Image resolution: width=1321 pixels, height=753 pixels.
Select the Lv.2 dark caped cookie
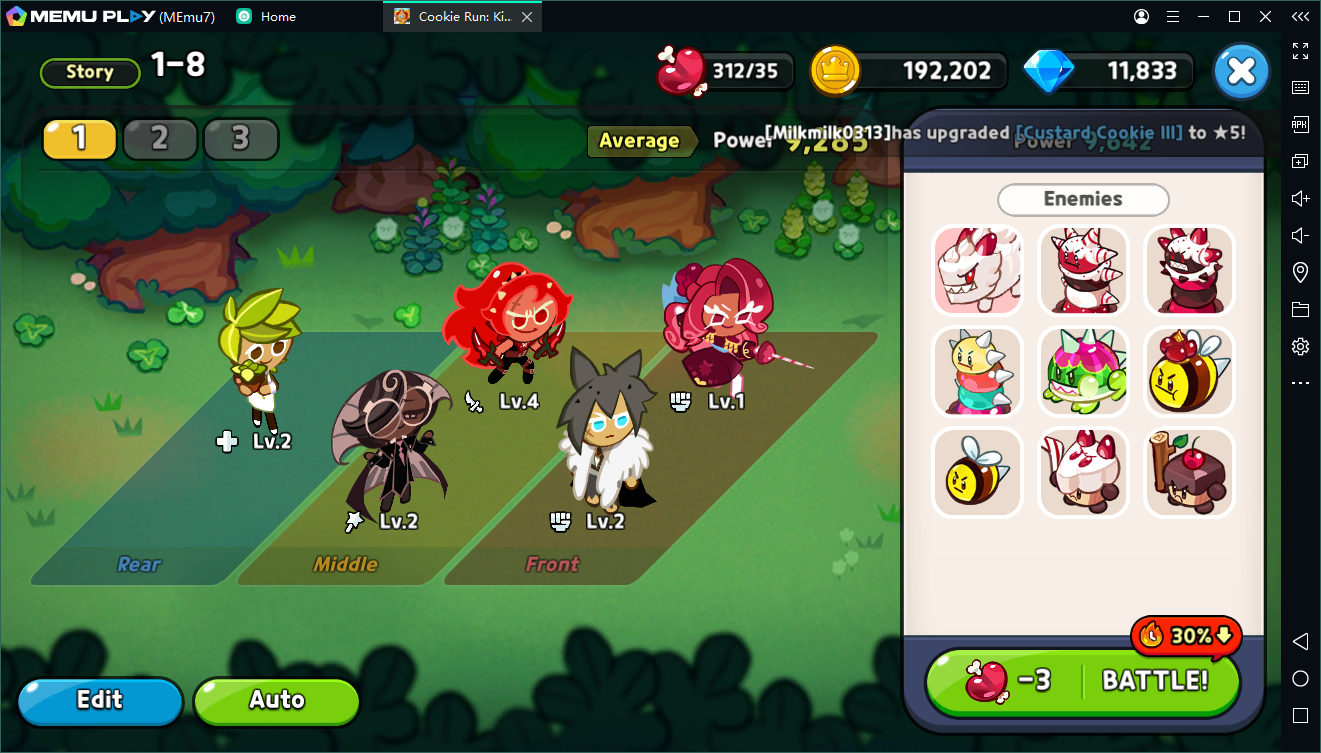(392, 440)
